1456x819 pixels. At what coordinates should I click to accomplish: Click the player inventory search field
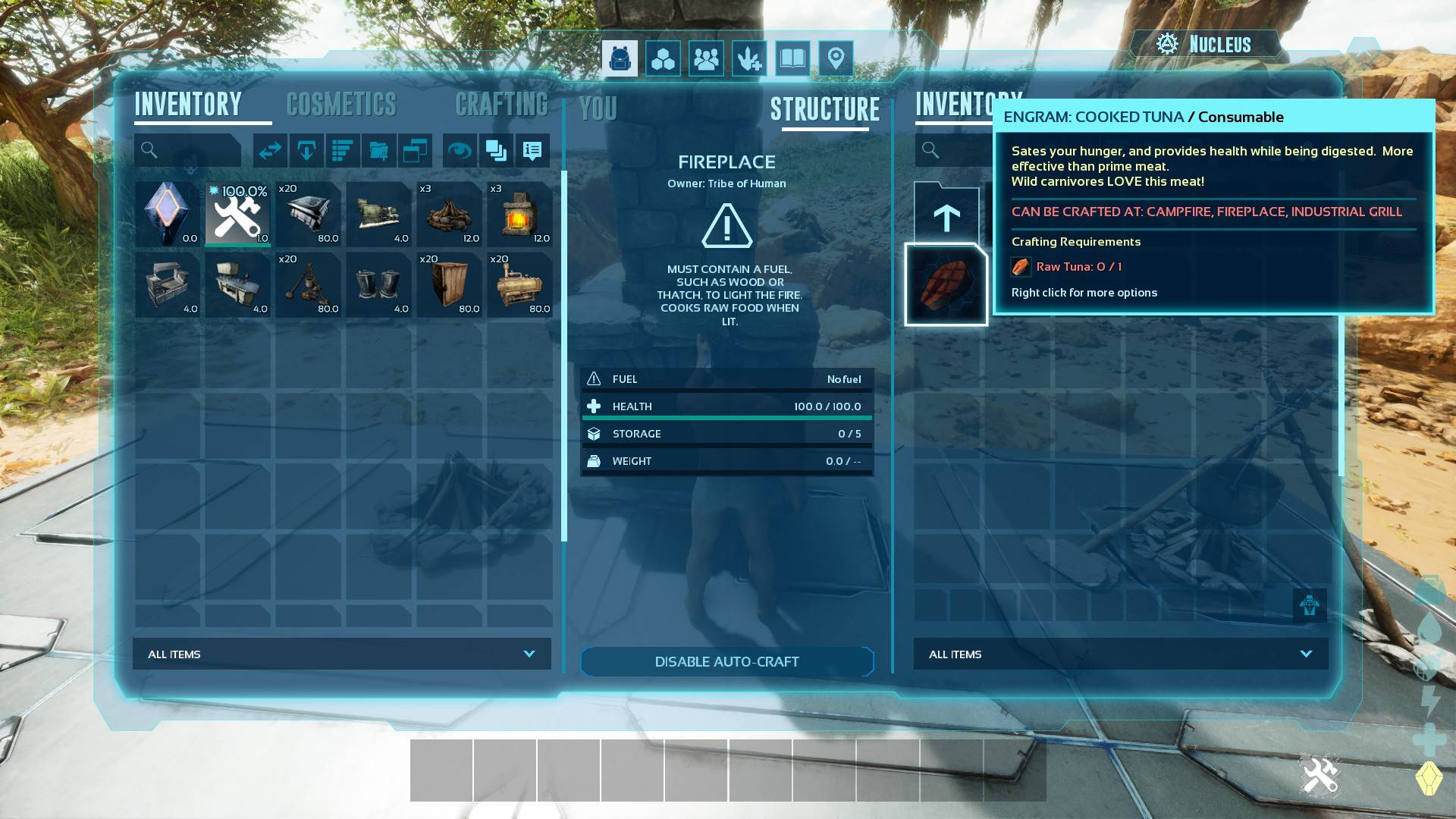click(x=188, y=150)
